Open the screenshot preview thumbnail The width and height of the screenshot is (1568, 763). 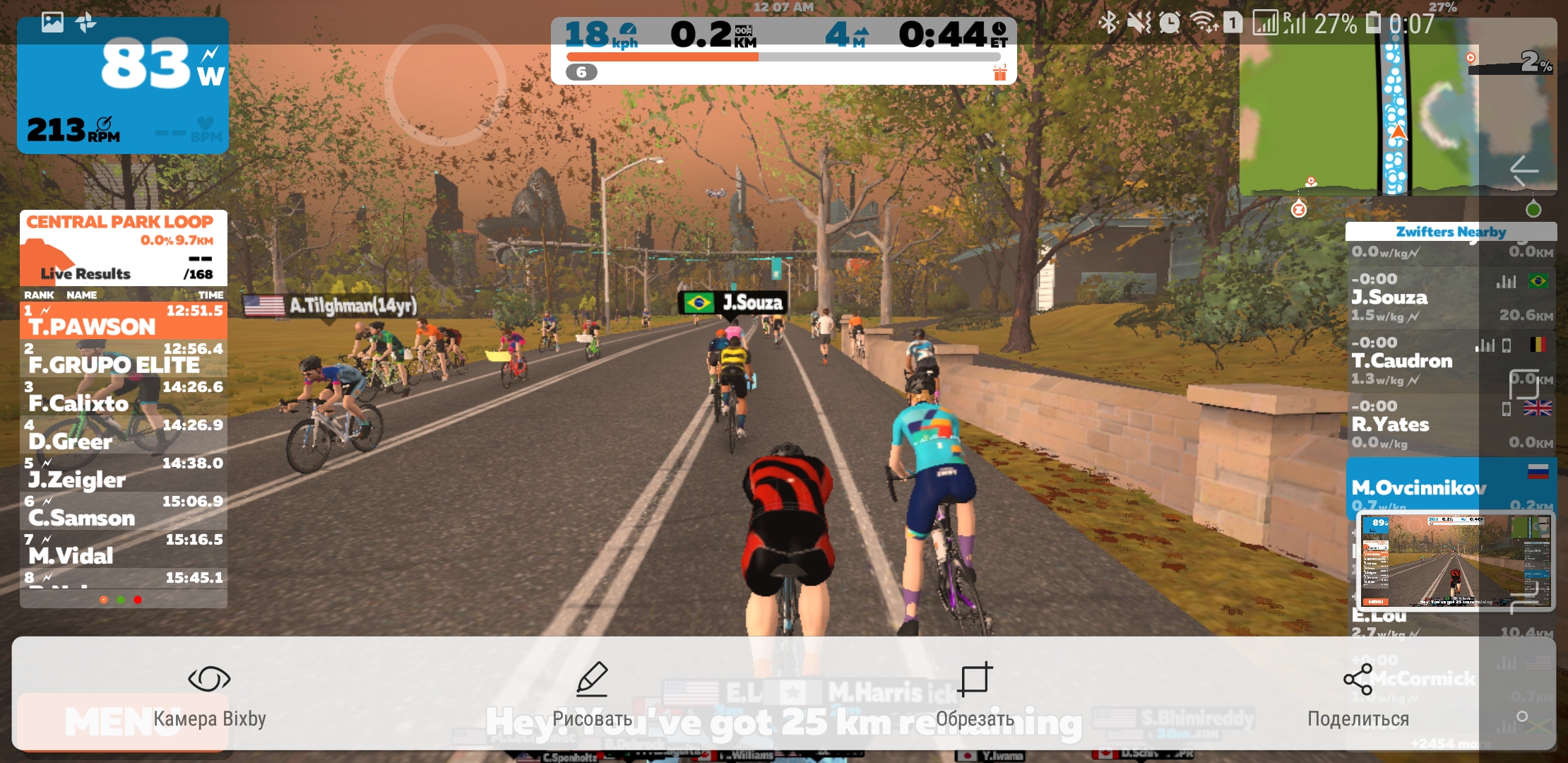point(1456,561)
